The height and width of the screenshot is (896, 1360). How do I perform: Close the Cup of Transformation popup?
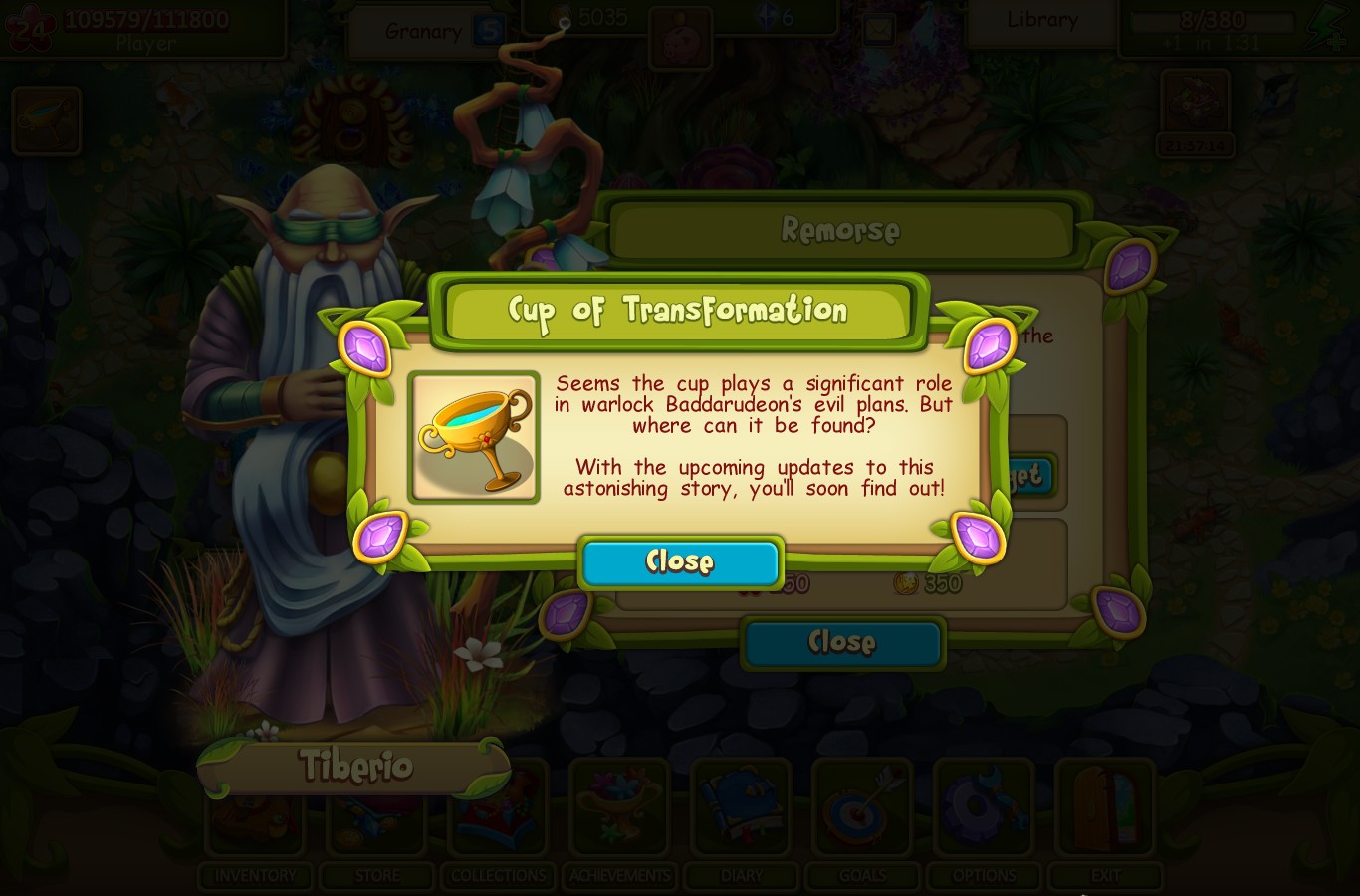[680, 561]
